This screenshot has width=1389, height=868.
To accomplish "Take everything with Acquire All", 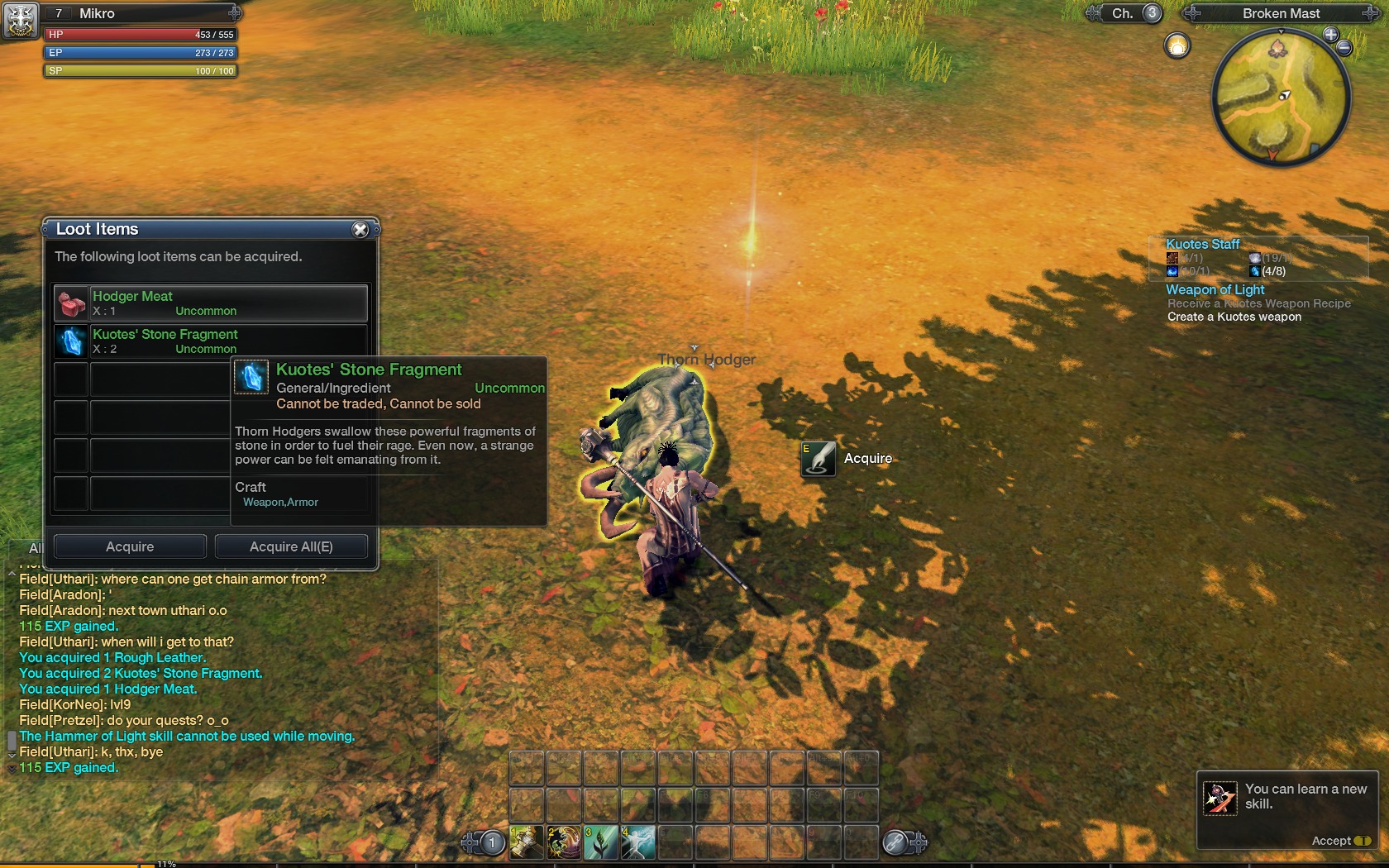I will pos(291,546).
